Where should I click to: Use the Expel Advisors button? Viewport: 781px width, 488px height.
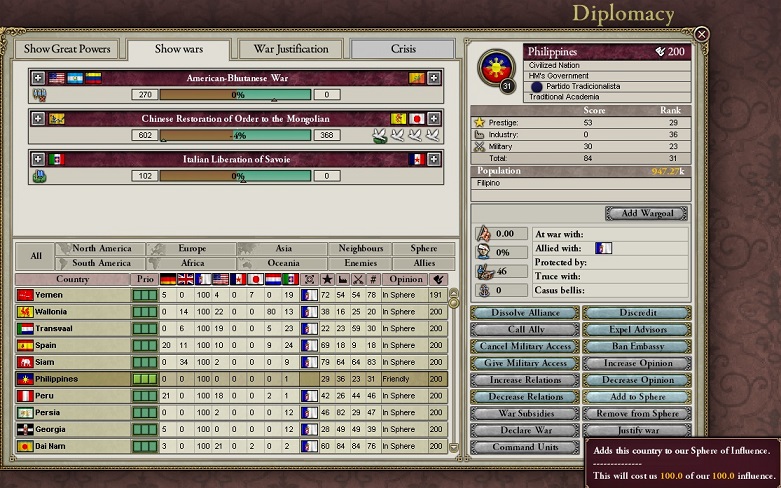click(x=637, y=330)
